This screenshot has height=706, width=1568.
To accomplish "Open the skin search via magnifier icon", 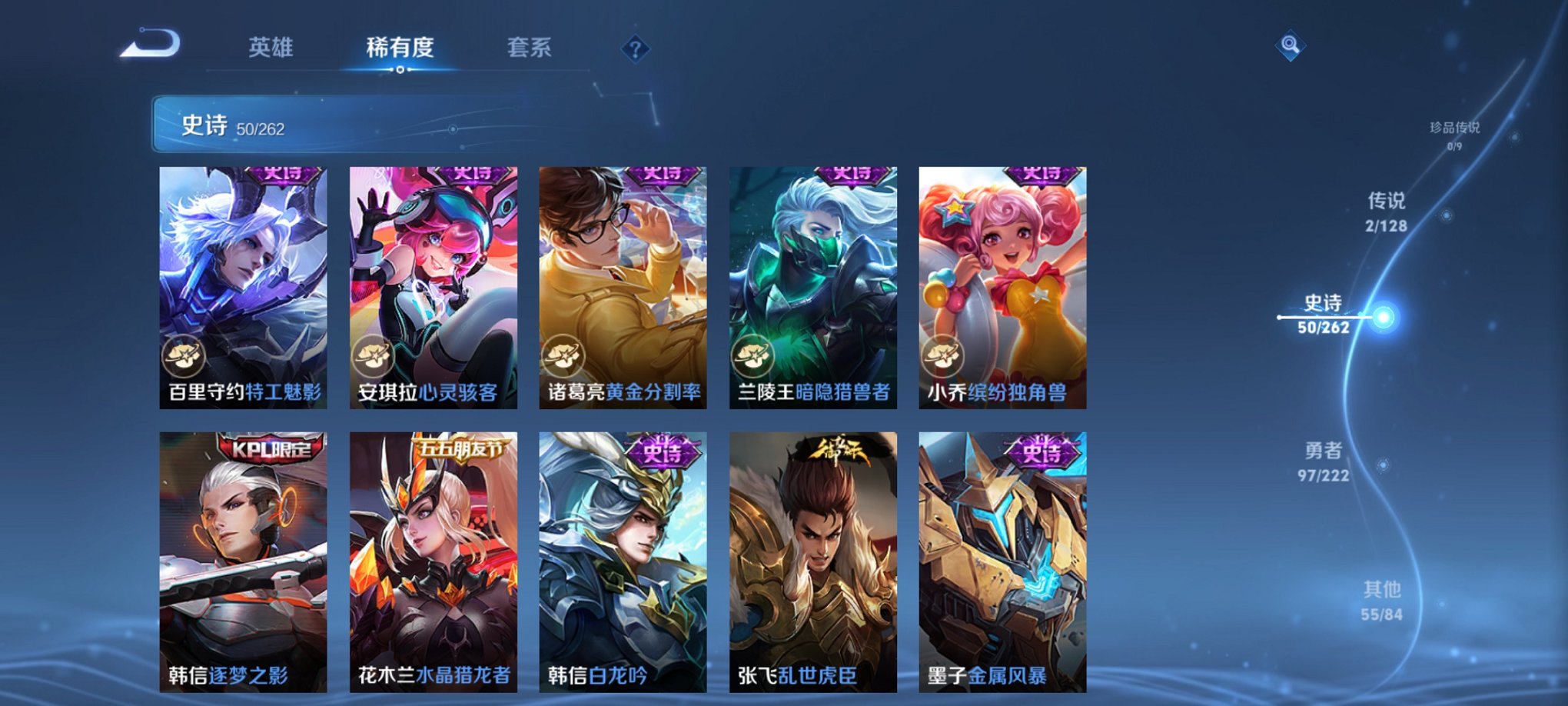I will [1291, 46].
